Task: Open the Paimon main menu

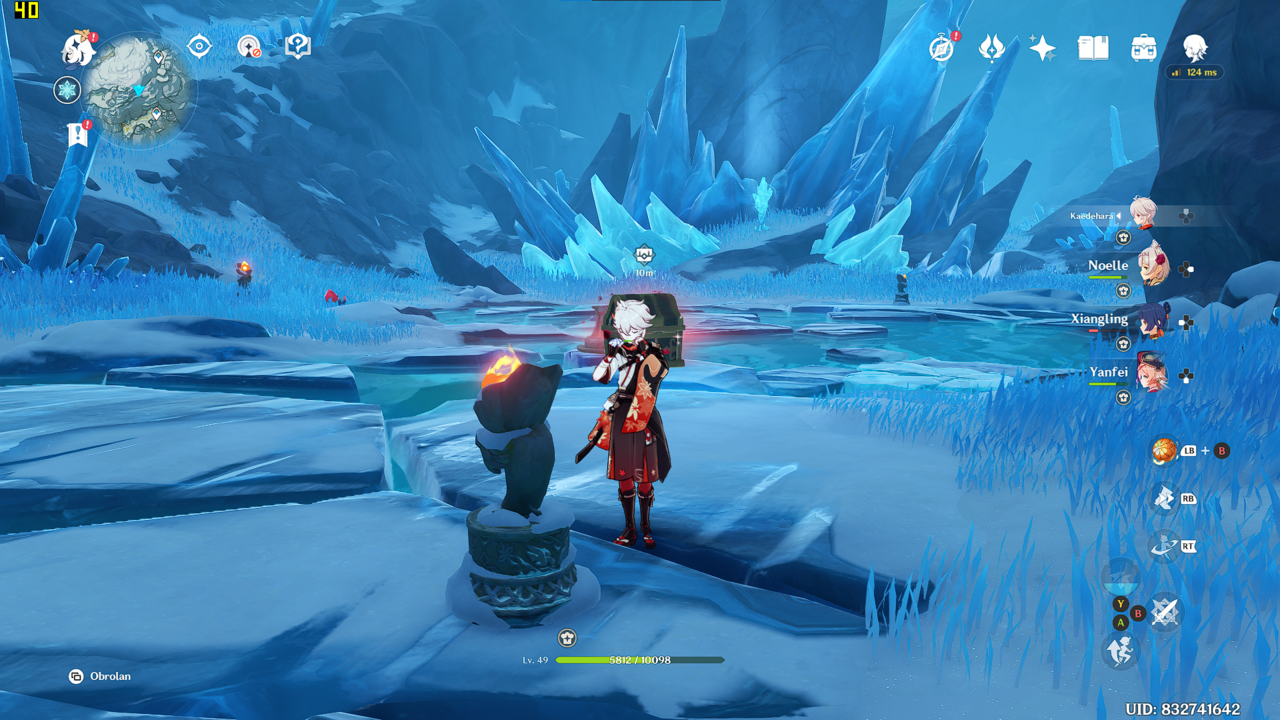Action: pos(77,47)
